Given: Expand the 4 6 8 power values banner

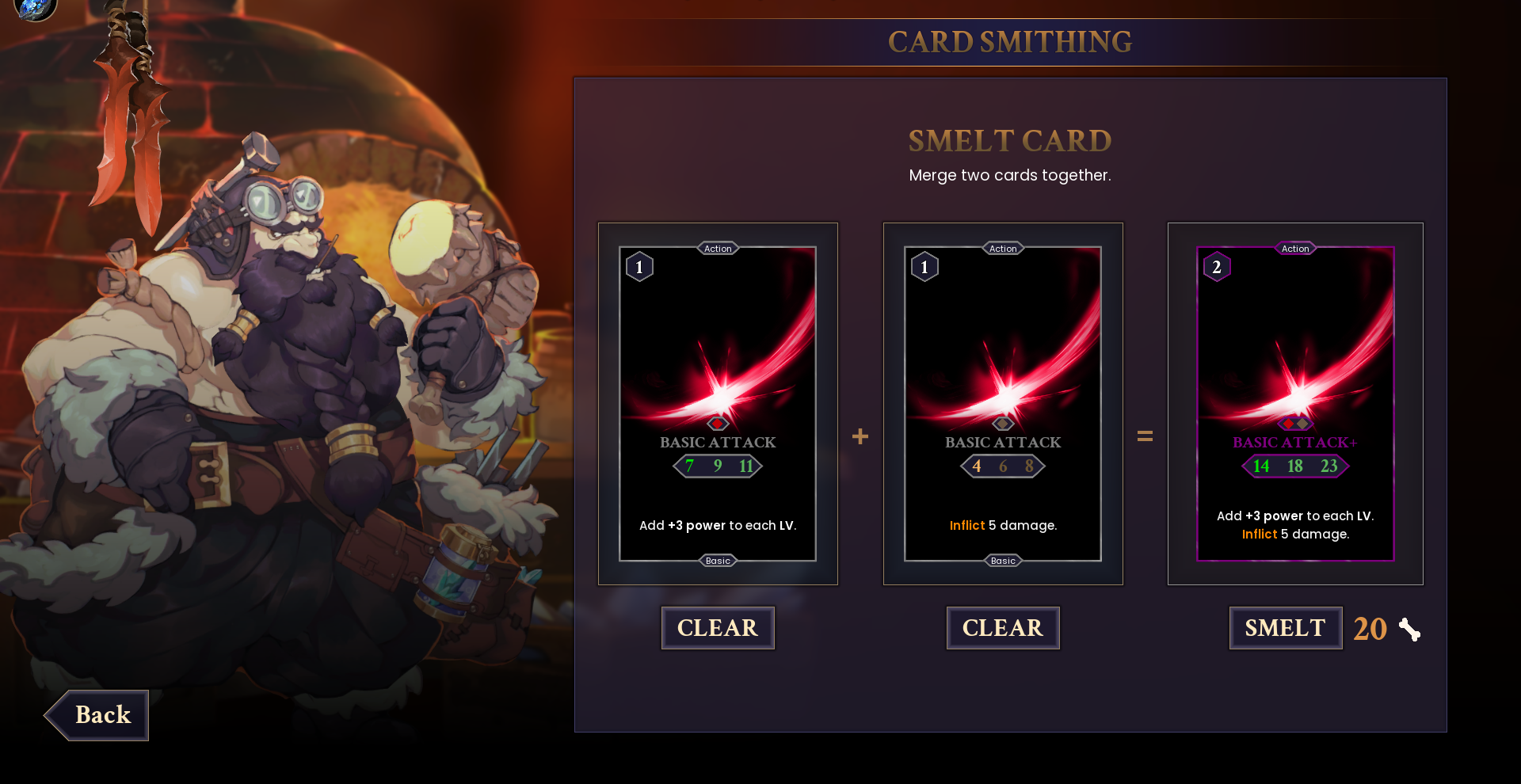Looking at the screenshot, I should tap(1001, 466).
